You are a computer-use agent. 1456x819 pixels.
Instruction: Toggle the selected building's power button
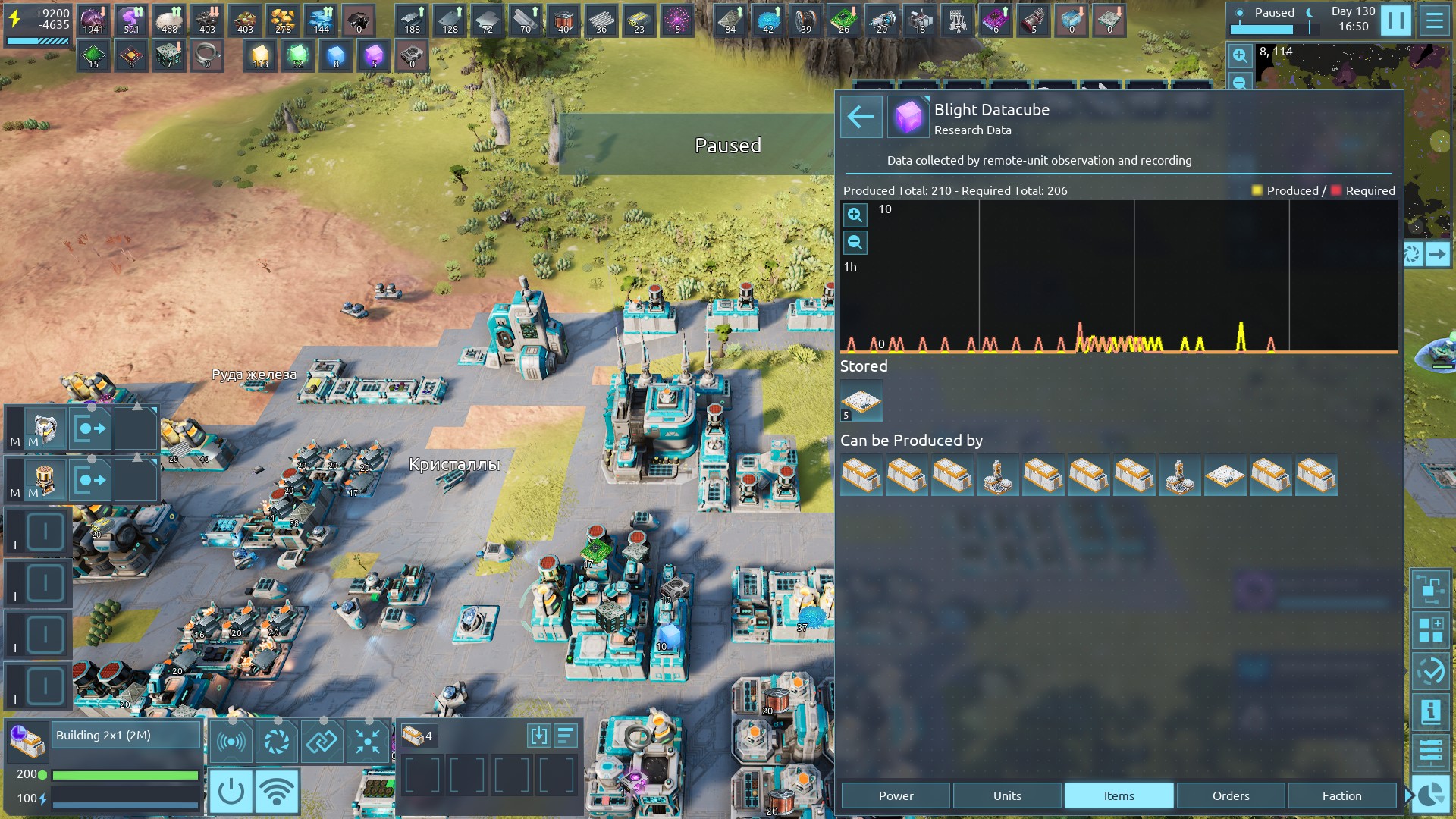(x=231, y=791)
